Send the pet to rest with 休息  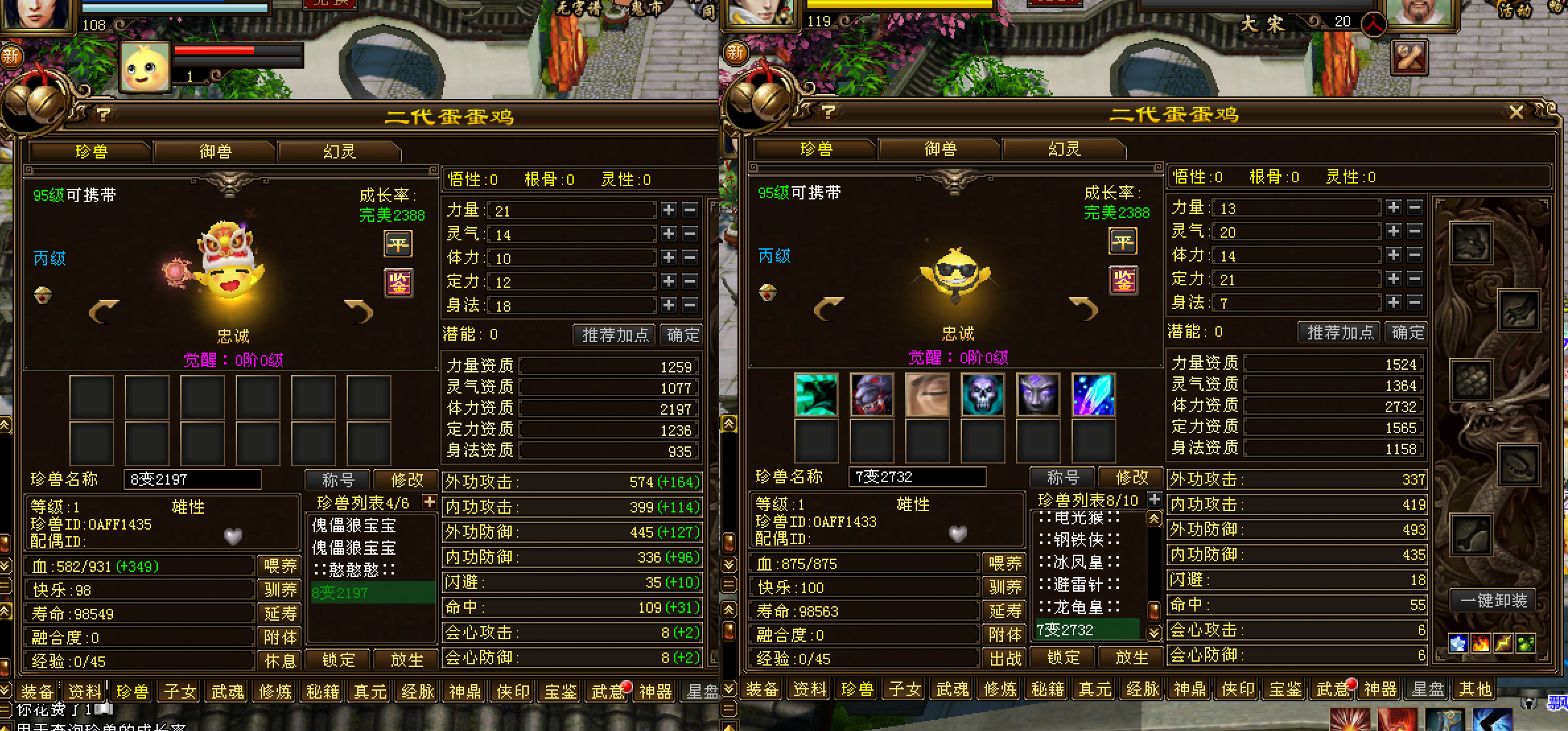coord(280,660)
